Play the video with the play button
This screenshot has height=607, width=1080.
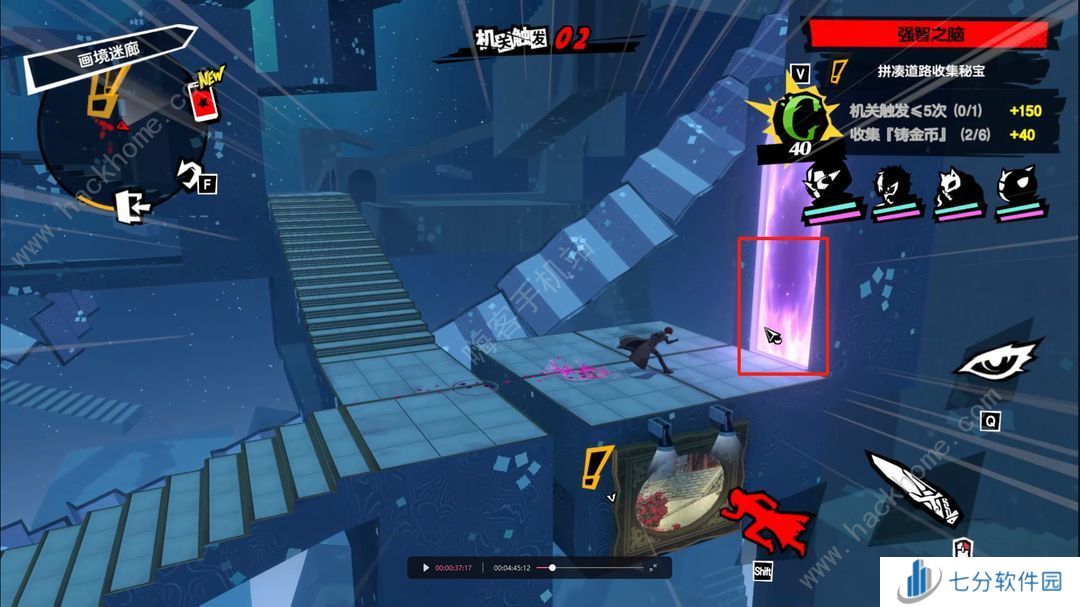click(425, 568)
